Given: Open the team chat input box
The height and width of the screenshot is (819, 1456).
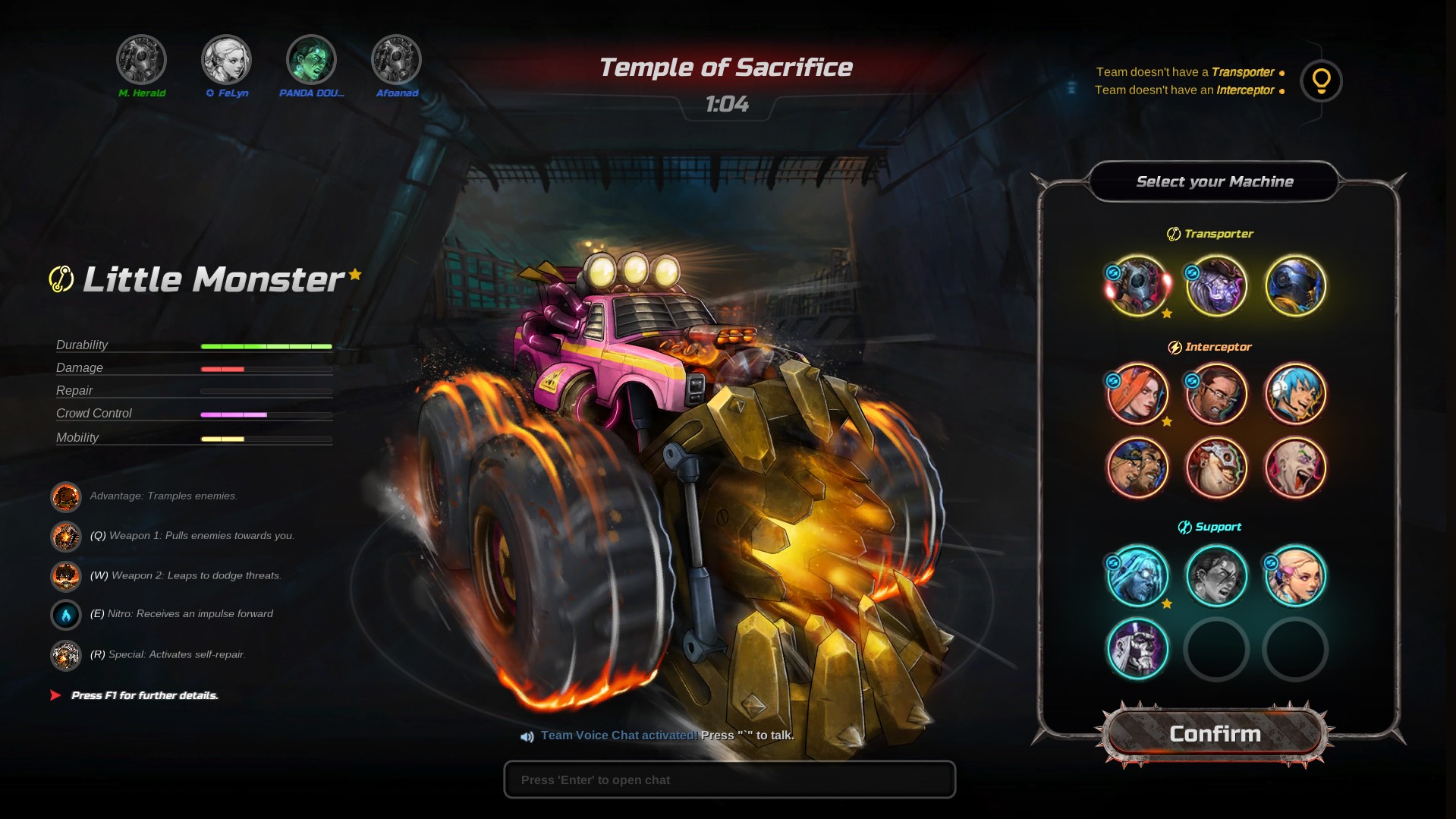Looking at the screenshot, I should click(729, 780).
